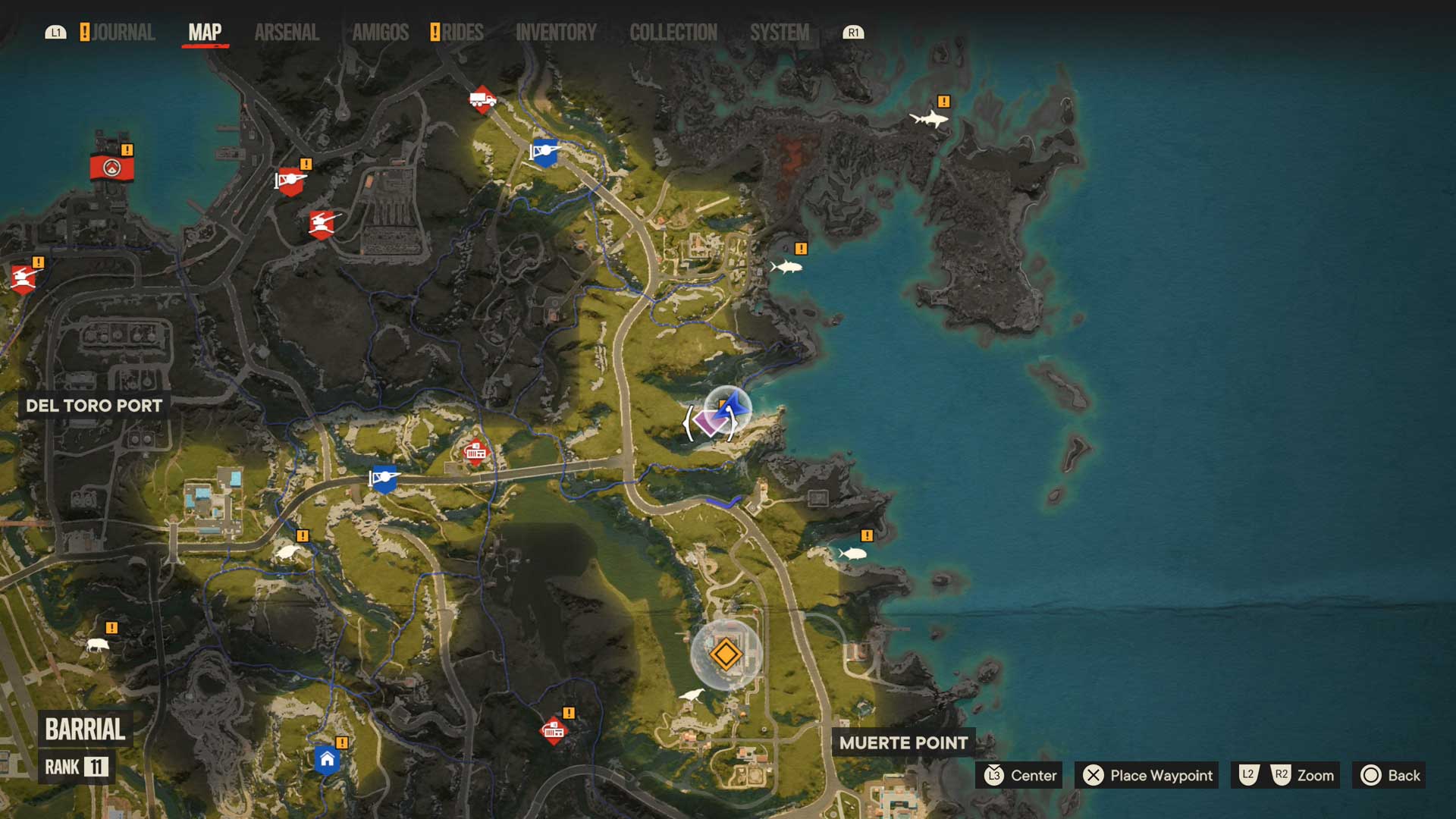Select the Map tab
This screenshot has width=1456, height=819.
205,33
